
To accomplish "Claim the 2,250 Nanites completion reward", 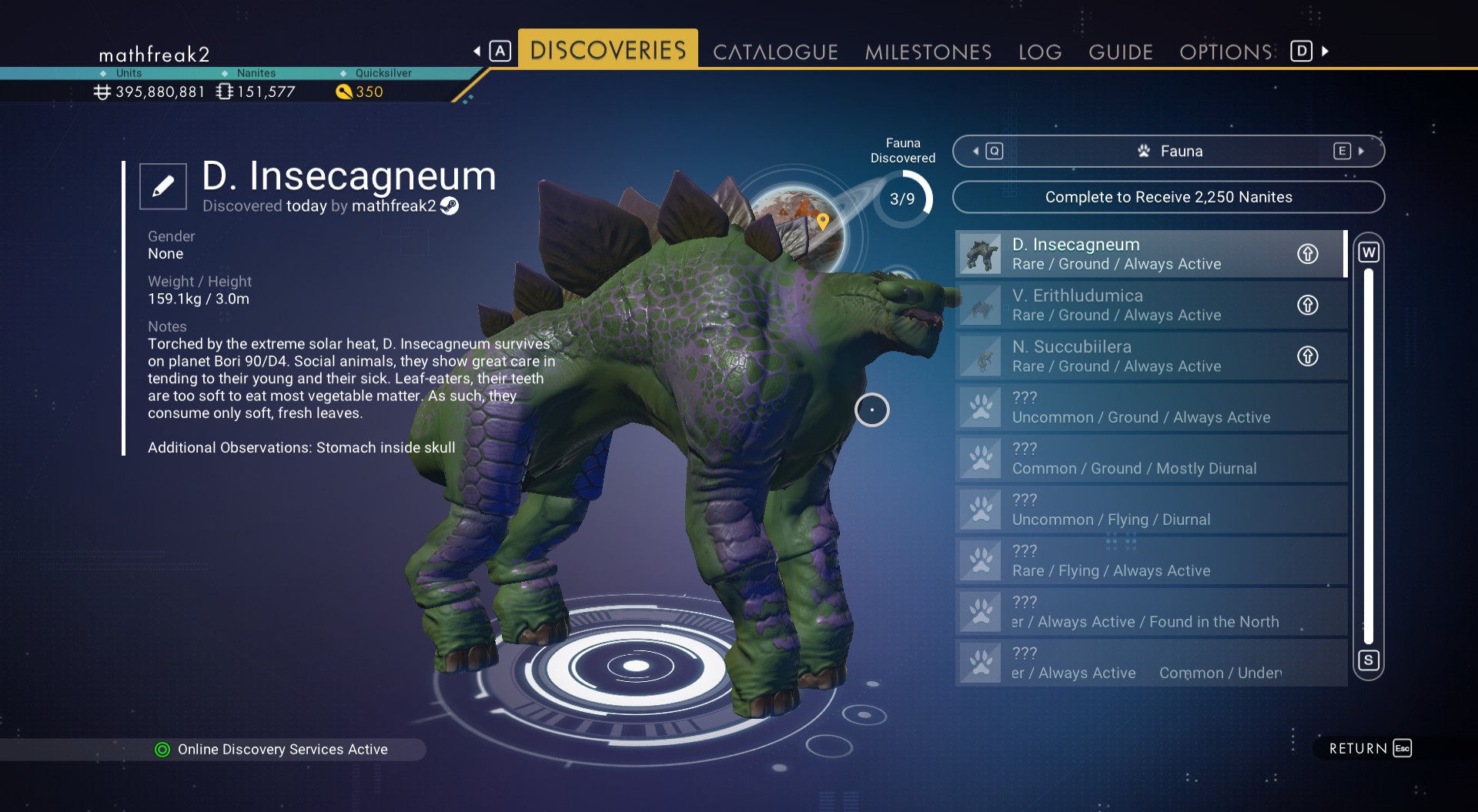I will 1169,197.
